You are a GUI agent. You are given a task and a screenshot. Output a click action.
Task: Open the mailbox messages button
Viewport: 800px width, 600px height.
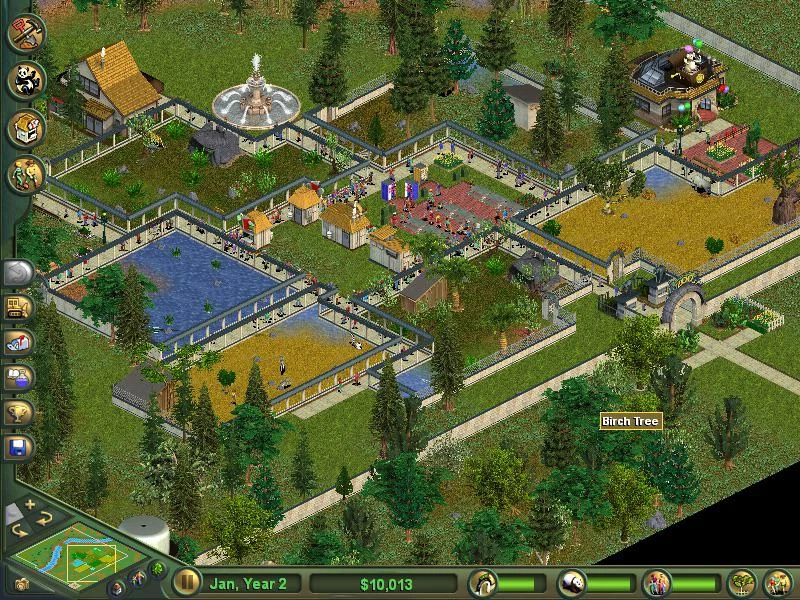(x=18, y=343)
